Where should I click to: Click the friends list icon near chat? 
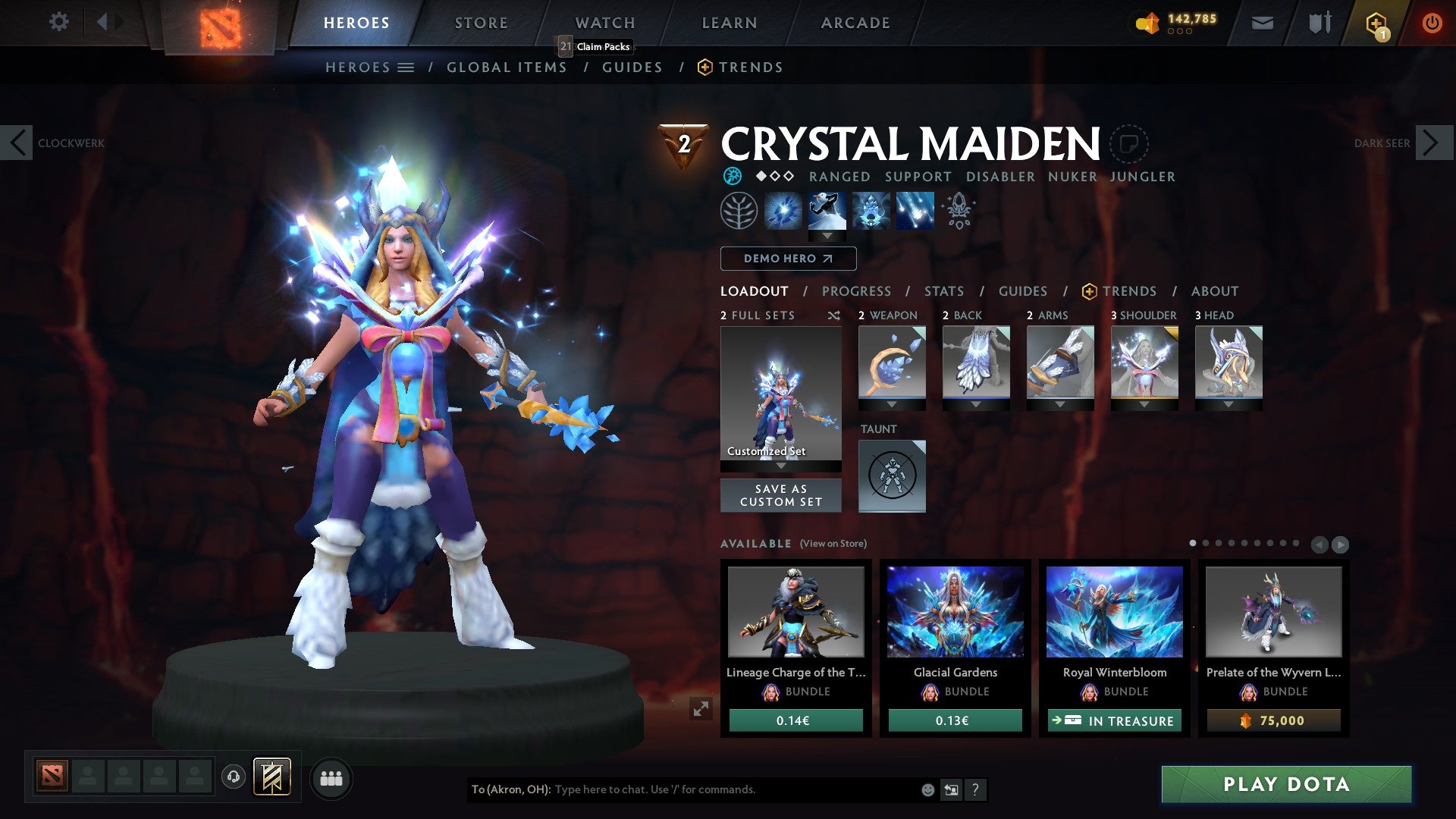coord(331,778)
